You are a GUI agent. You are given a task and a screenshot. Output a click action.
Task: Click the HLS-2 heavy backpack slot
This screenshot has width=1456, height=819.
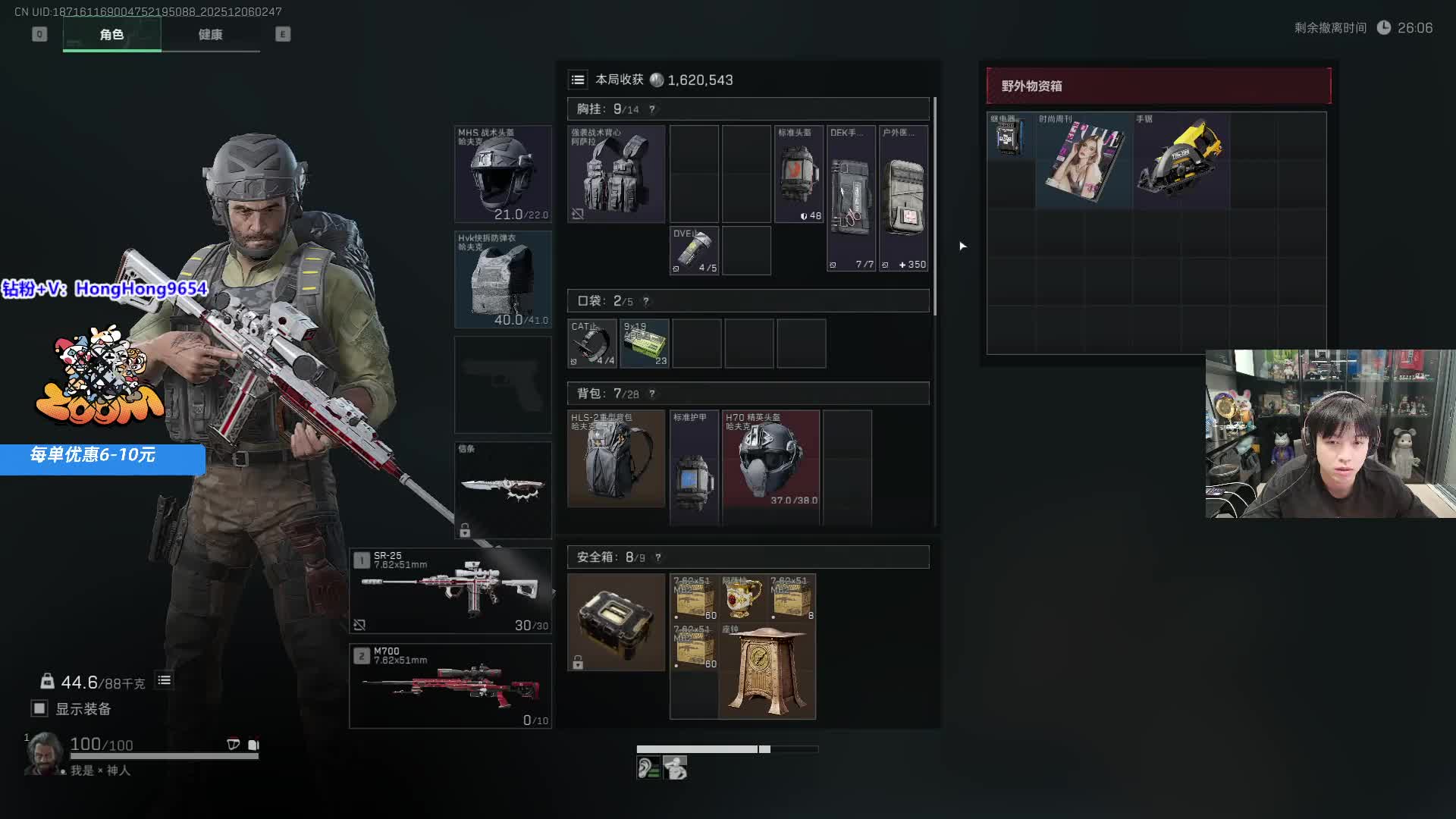click(616, 460)
